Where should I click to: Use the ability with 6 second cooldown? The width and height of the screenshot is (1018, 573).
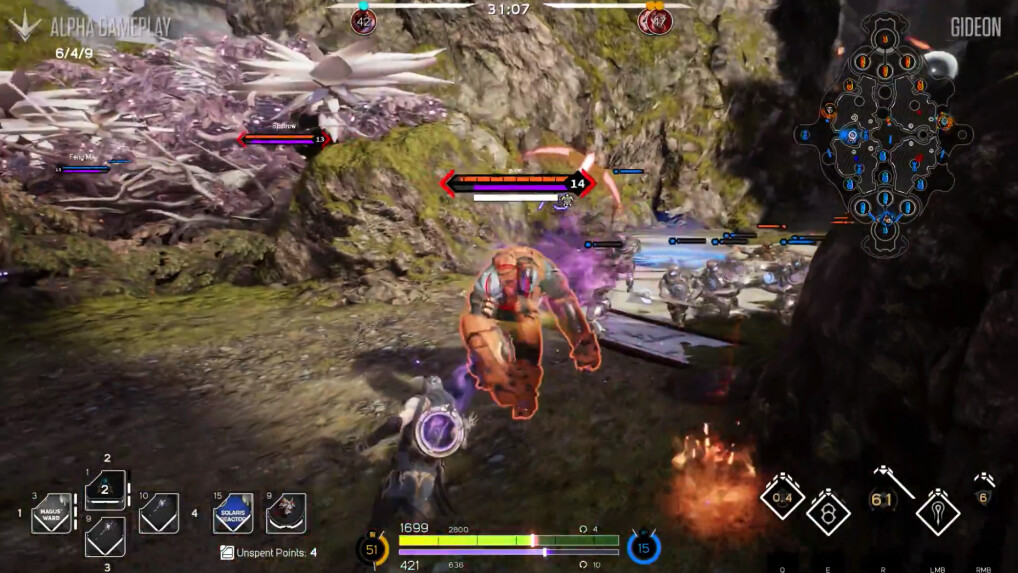(983, 497)
